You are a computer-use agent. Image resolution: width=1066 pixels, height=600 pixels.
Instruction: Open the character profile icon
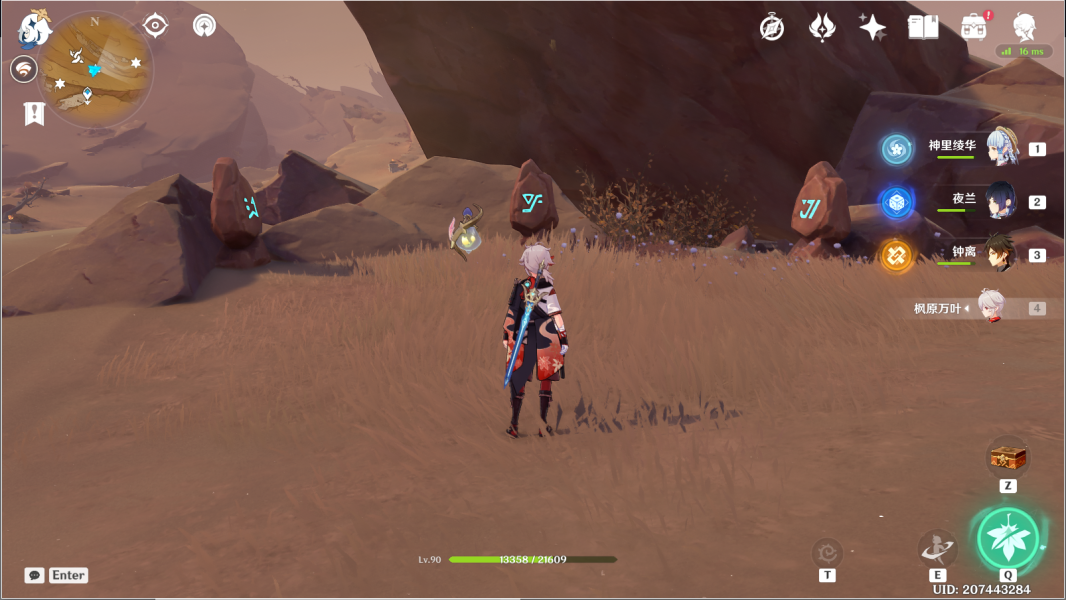[1024, 27]
